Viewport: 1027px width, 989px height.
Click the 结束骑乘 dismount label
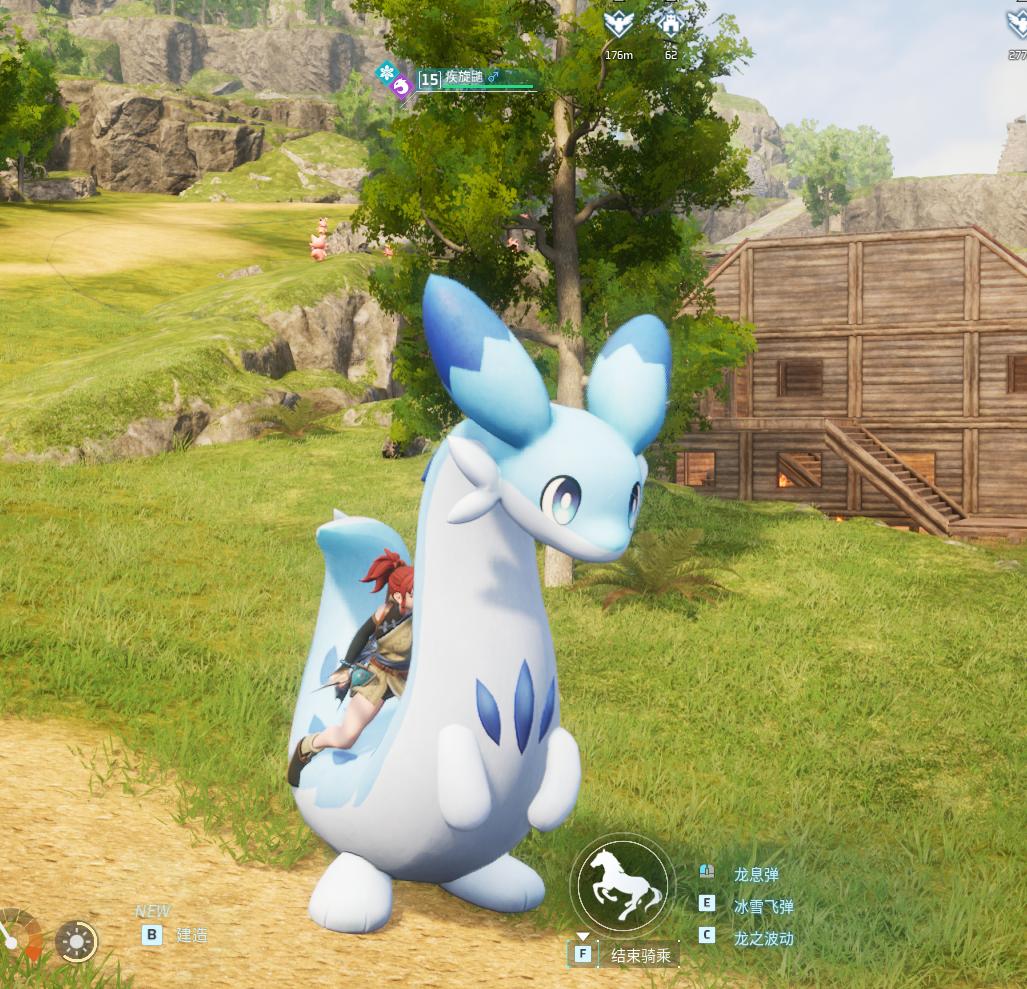click(642, 955)
